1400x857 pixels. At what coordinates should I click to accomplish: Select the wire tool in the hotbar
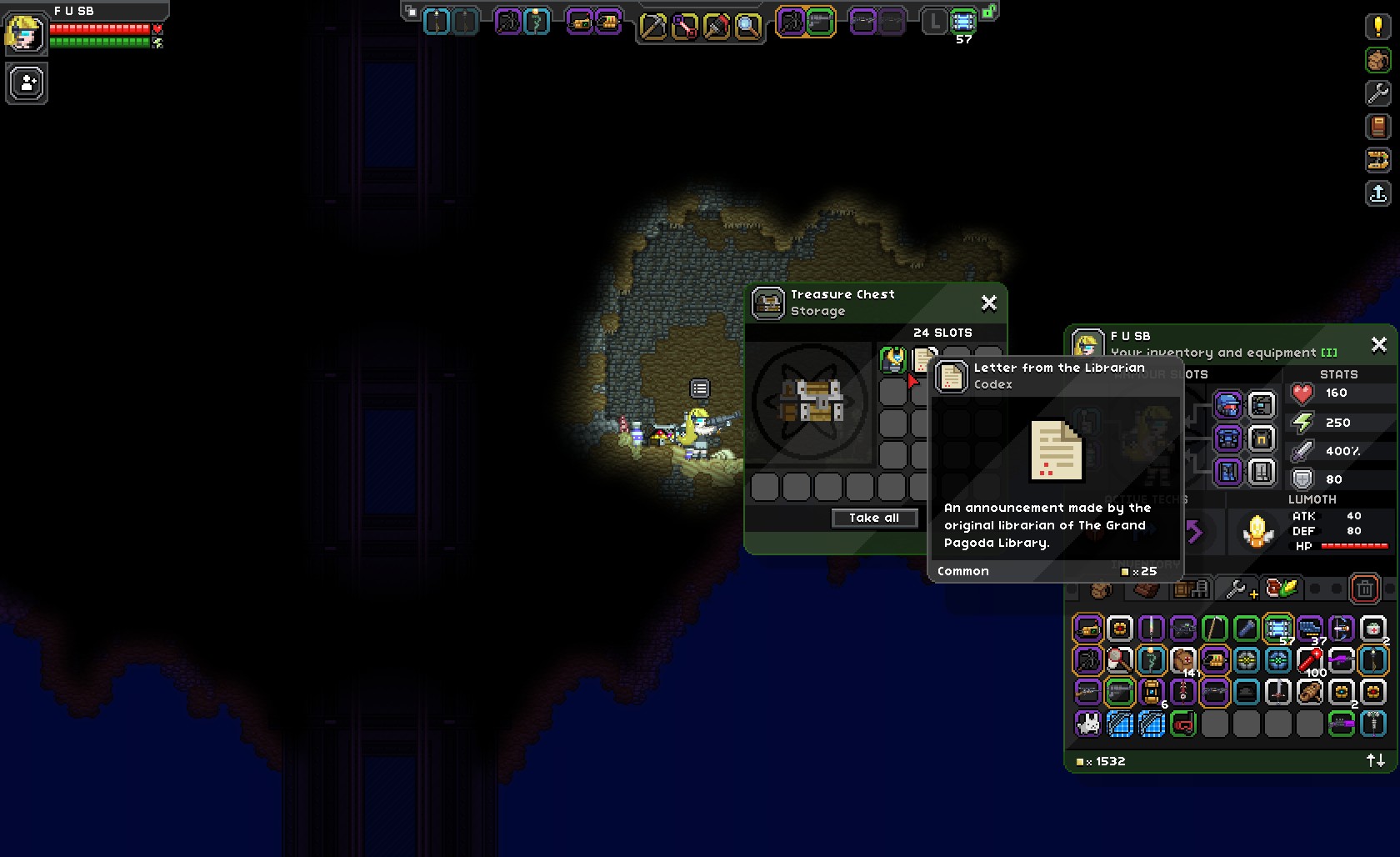[x=684, y=27]
